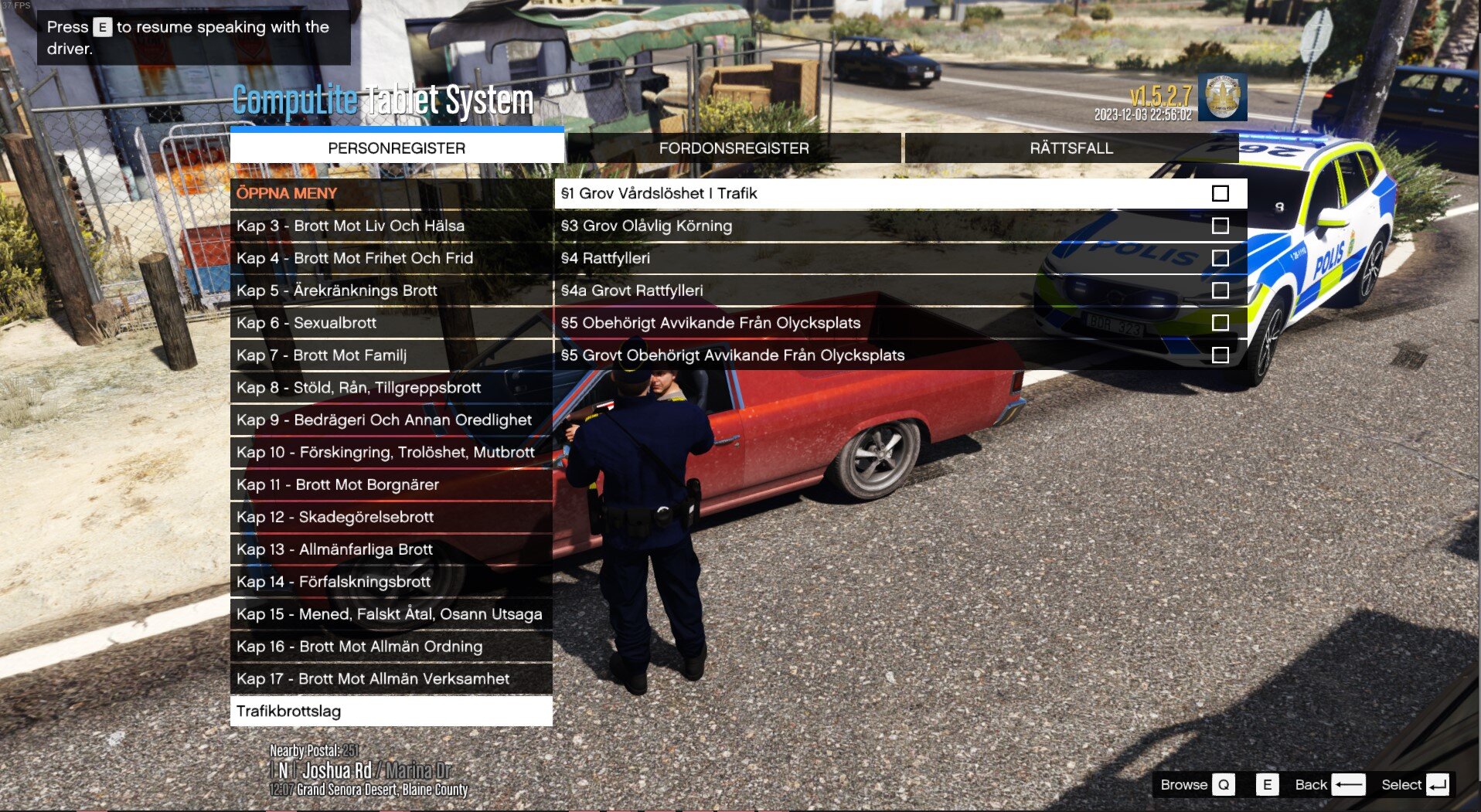Click the Öppna Meny header
1481x812 pixels.
pos(391,193)
